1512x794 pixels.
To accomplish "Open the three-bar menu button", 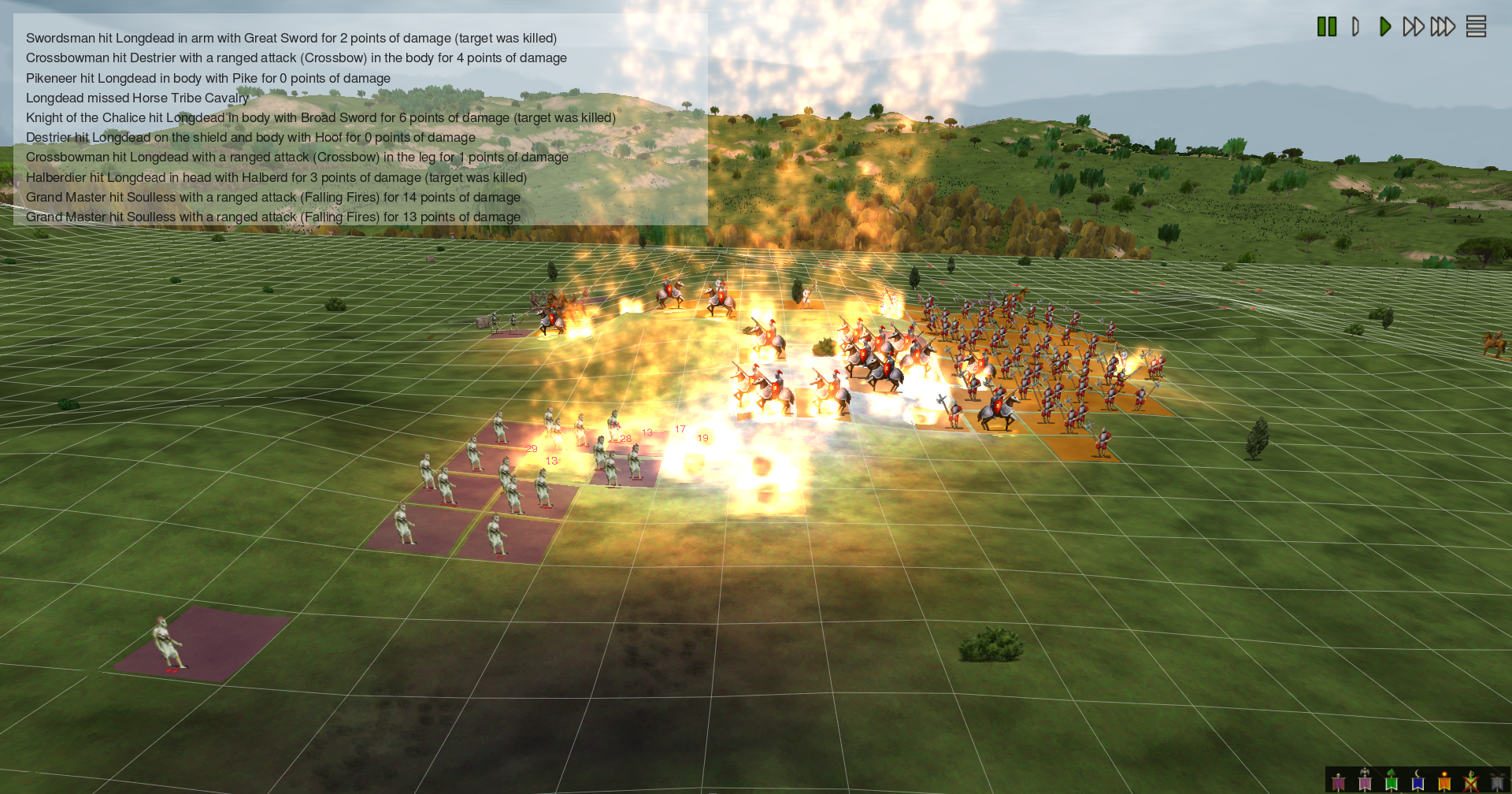I will click(x=1476, y=27).
